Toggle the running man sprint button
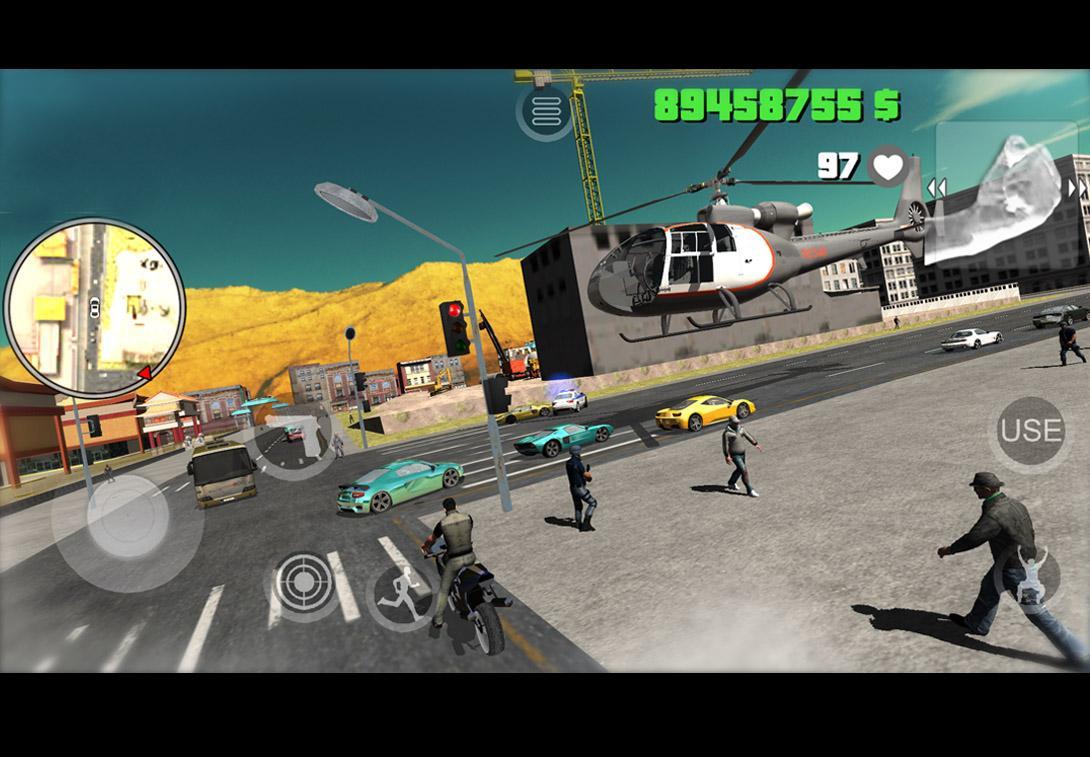This screenshot has width=1090, height=757. 402,597
